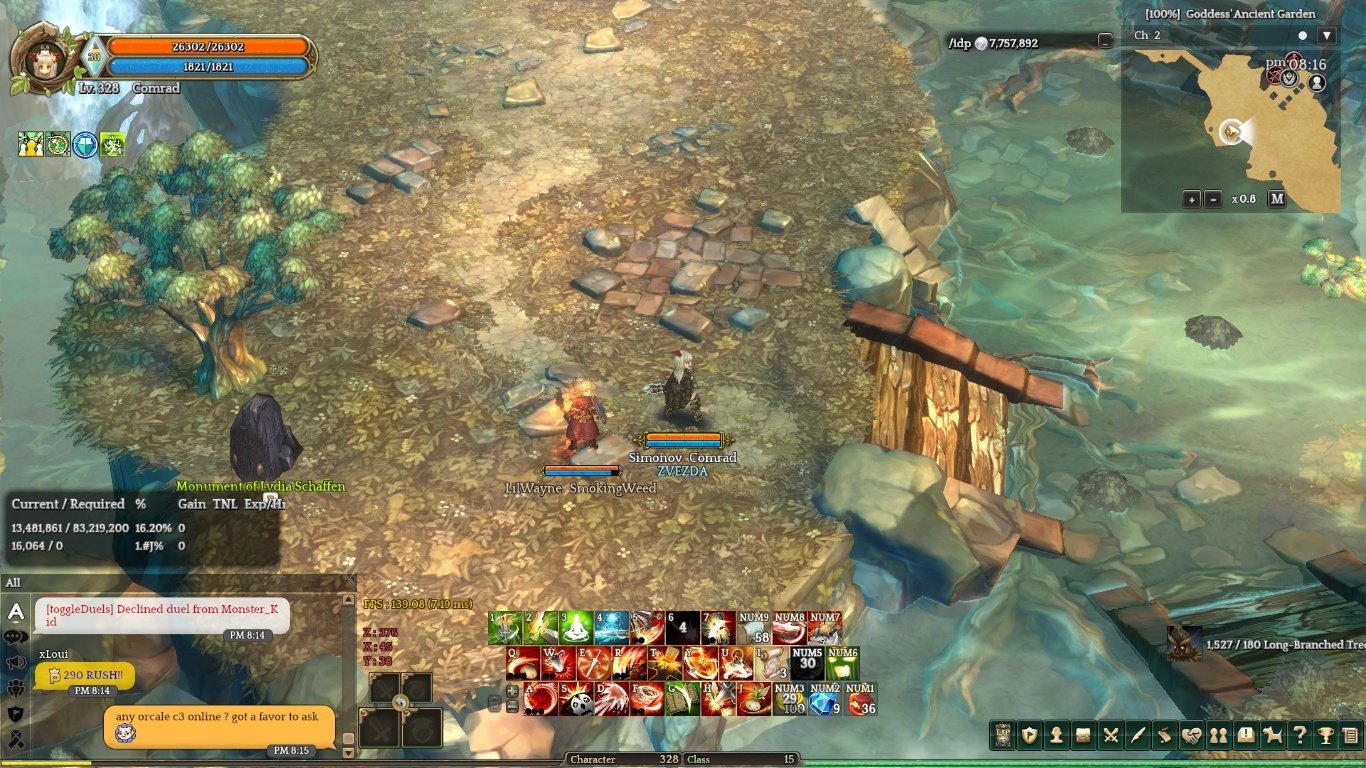Open the full map with the M button
Viewport: 1366px width, 768px height.
click(1277, 199)
